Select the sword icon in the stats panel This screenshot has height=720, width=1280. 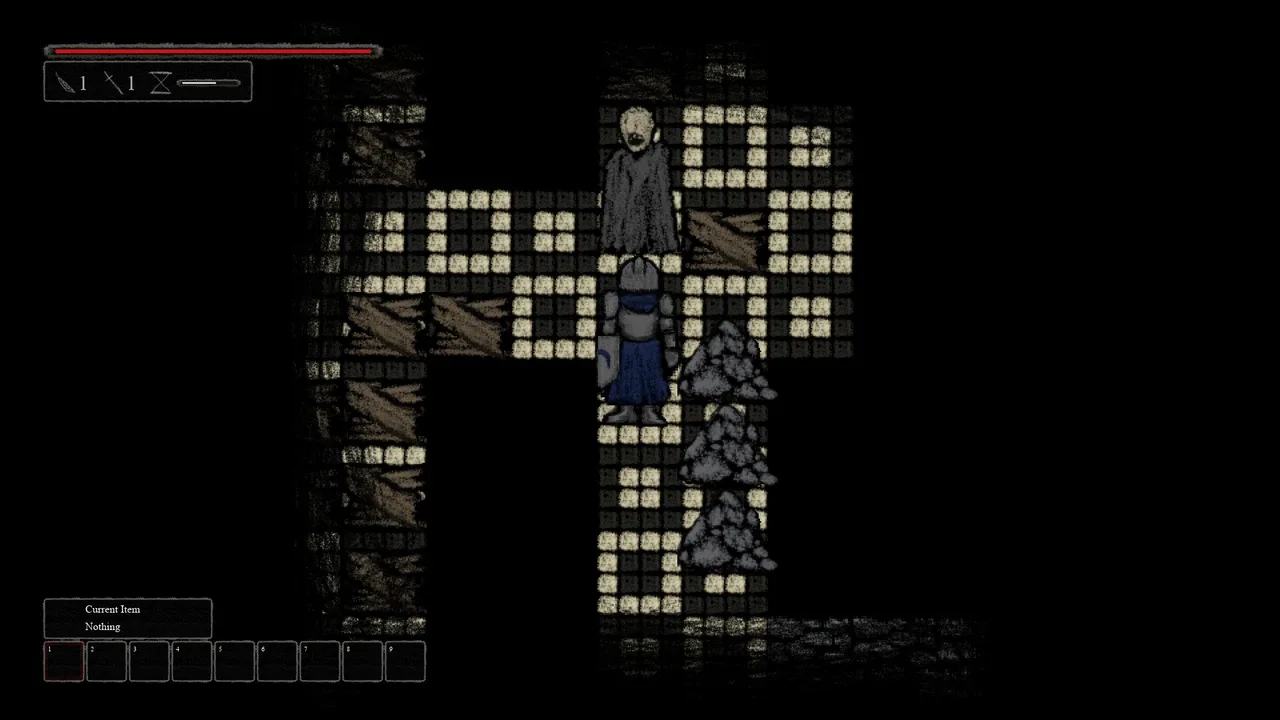click(x=114, y=83)
